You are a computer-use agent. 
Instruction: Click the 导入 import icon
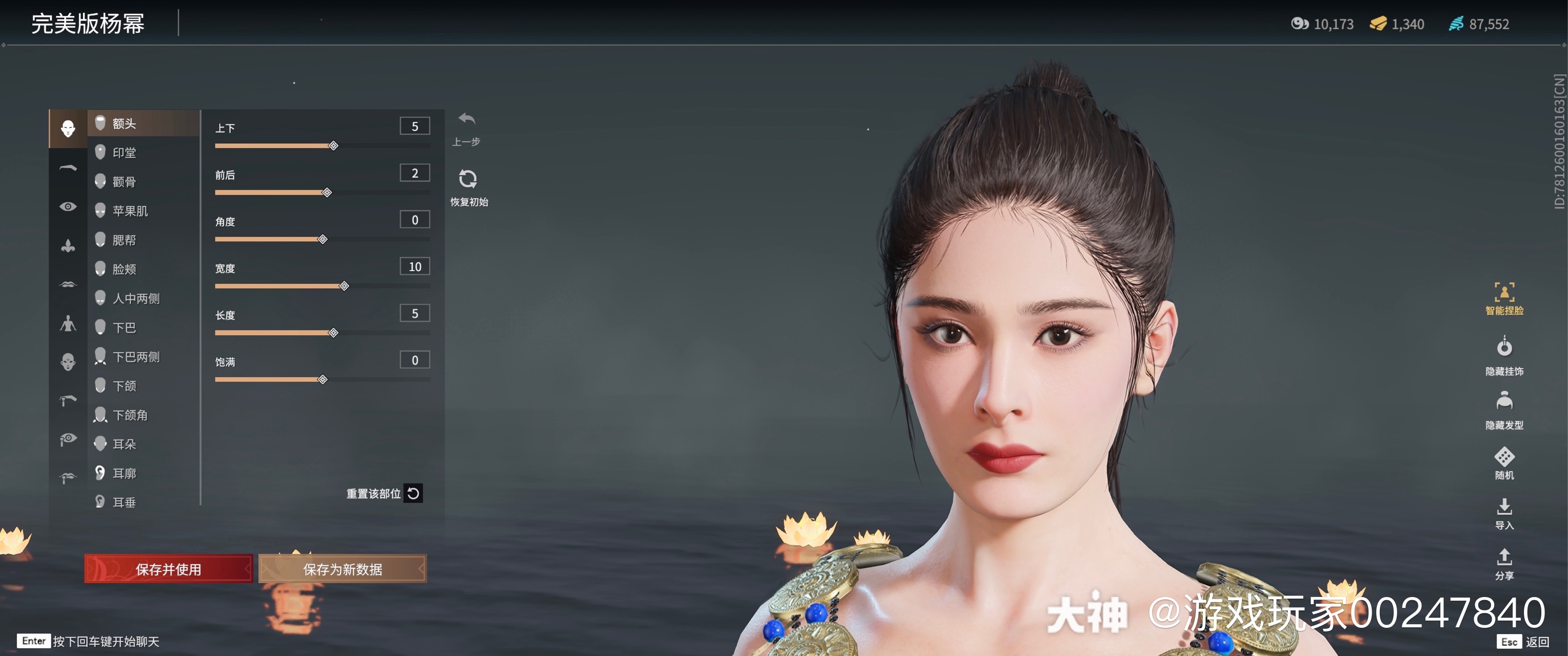pyautogui.click(x=1506, y=510)
